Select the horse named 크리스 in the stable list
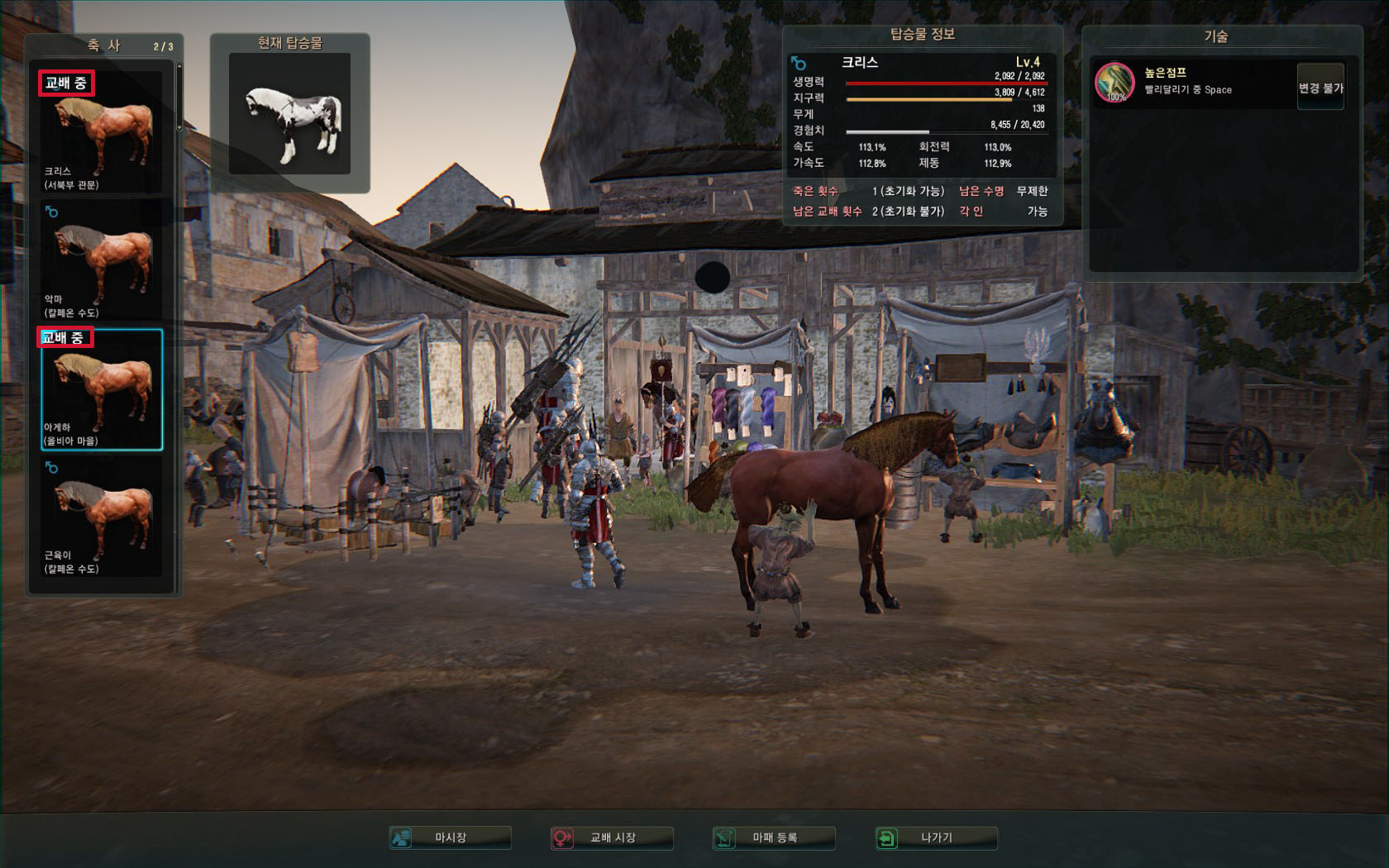The image size is (1389, 868). coord(102,133)
